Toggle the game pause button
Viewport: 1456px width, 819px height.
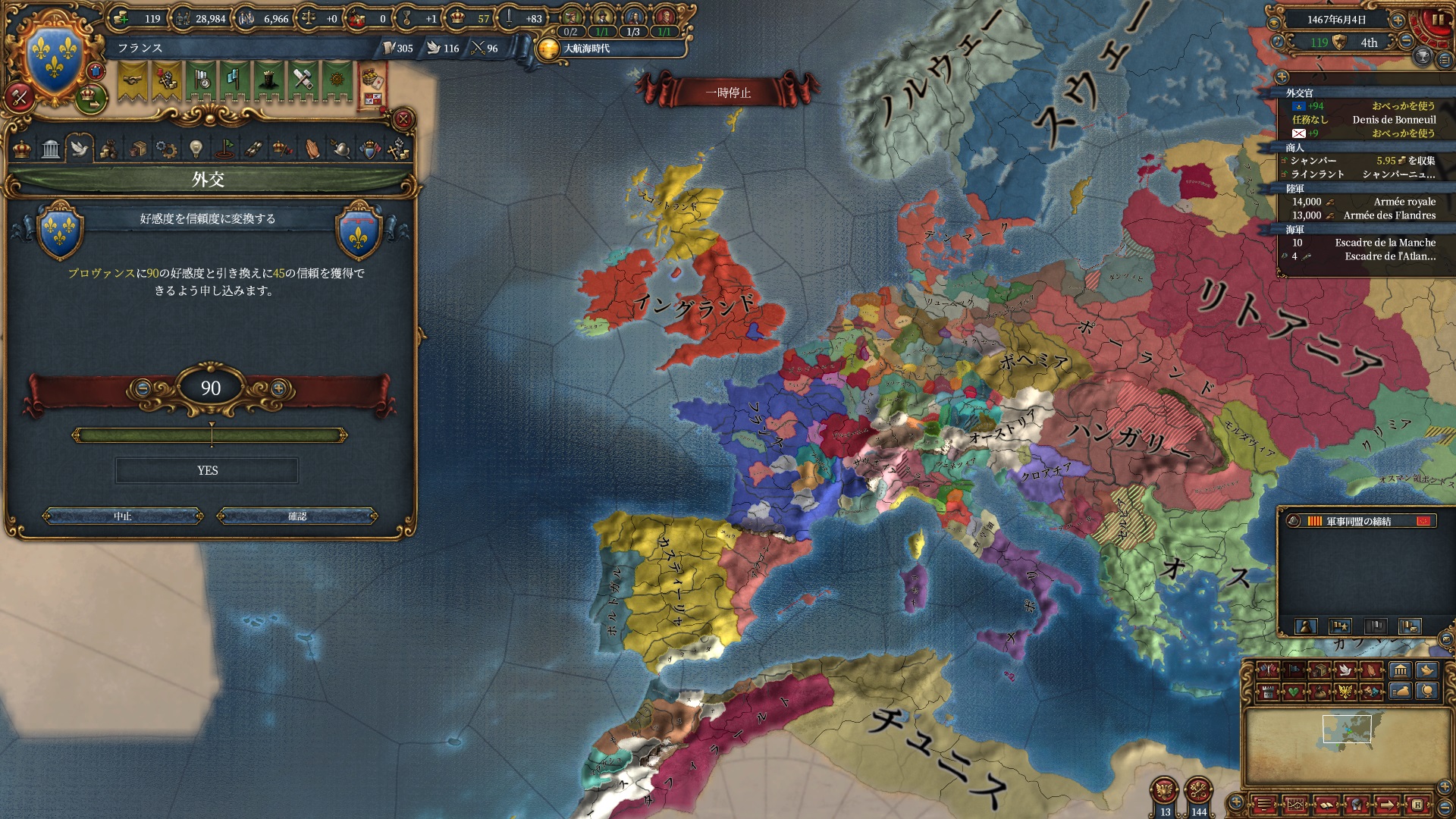click(1438, 20)
